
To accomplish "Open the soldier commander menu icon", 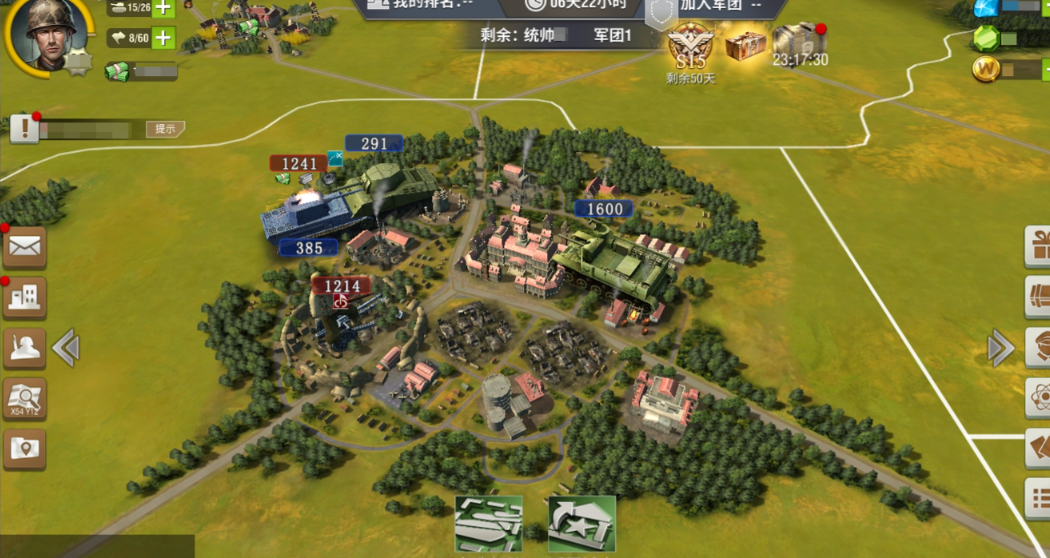I will pos(24,348).
